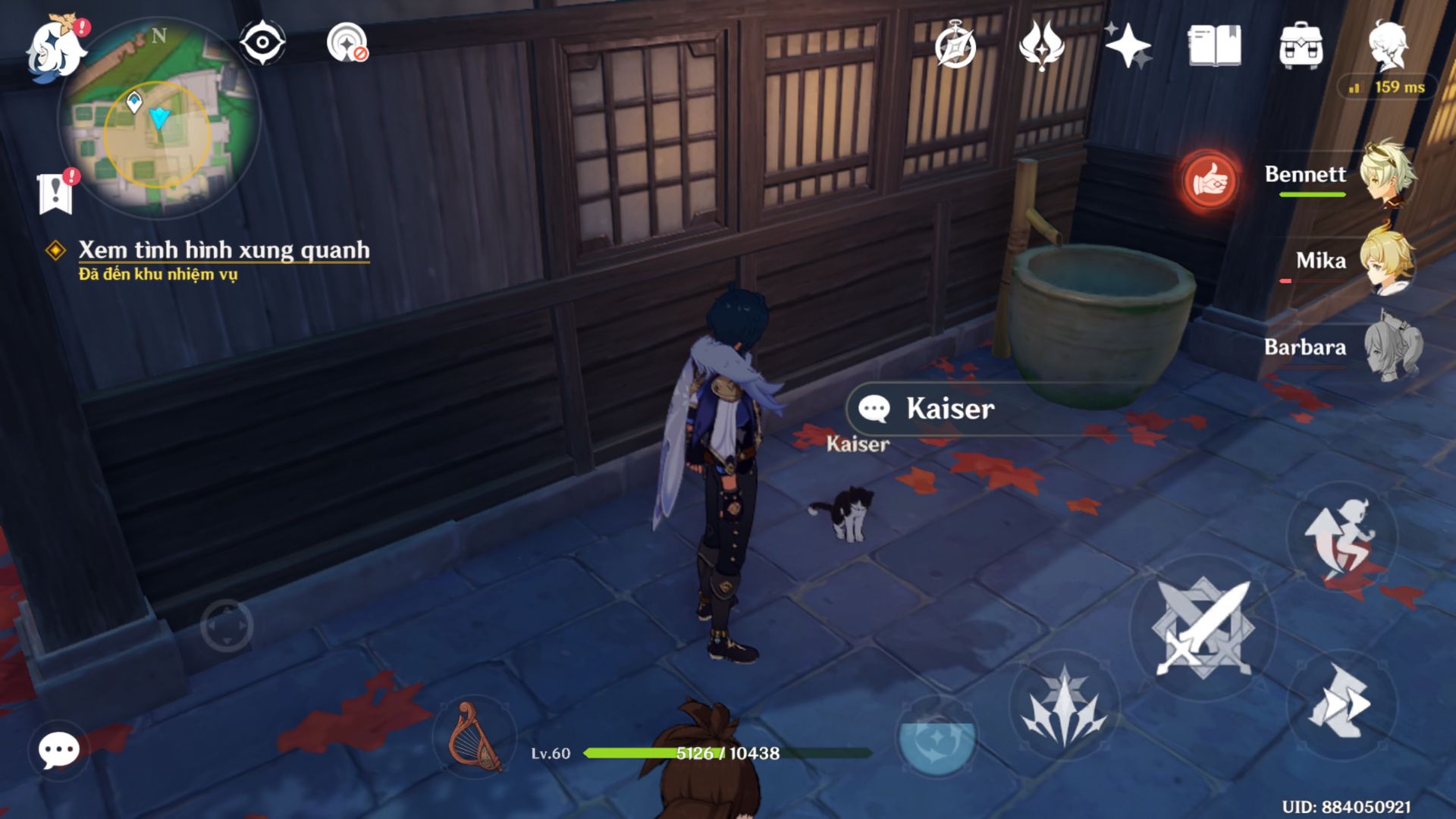The width and height of the screenshot is (1456, 819).
Task: Open the Wish star icon
Action: pos(1128,45)
